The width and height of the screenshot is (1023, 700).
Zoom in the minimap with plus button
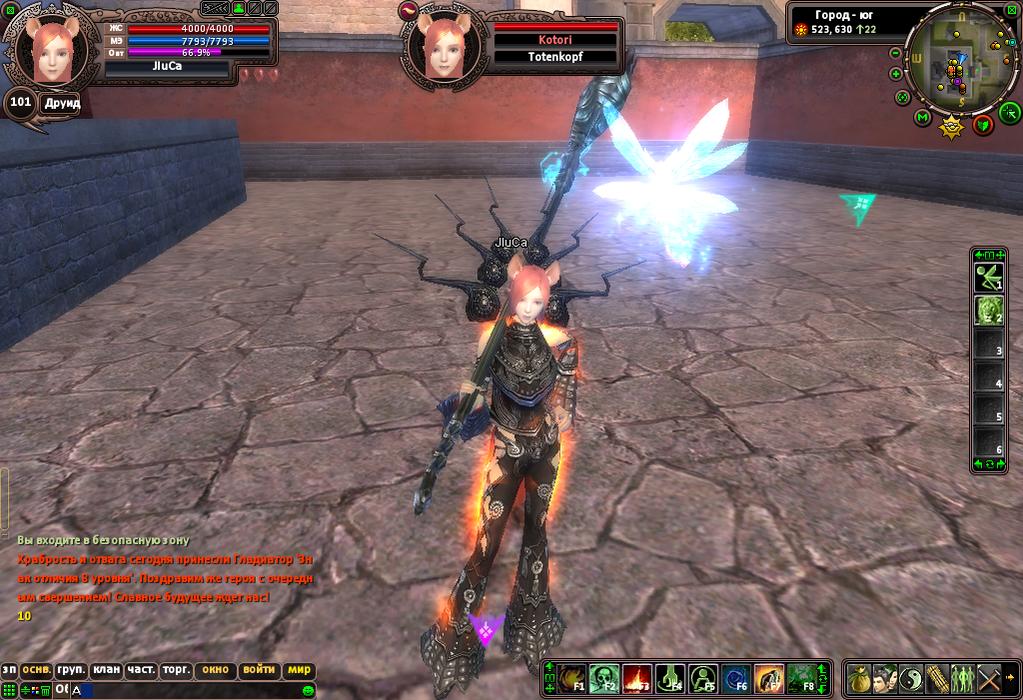pos(896,74)
